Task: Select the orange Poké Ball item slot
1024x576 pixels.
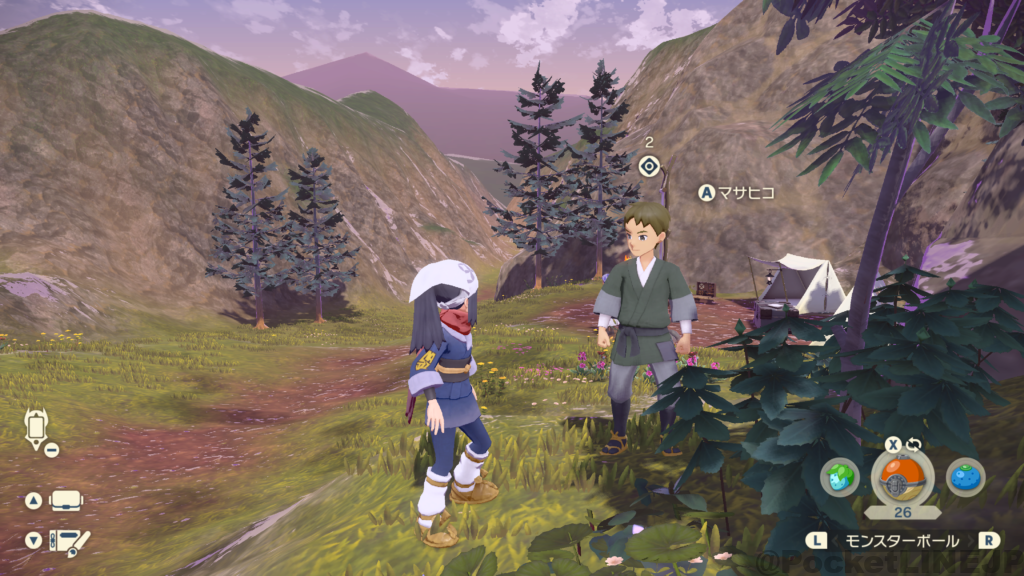Action: (902, 478)
